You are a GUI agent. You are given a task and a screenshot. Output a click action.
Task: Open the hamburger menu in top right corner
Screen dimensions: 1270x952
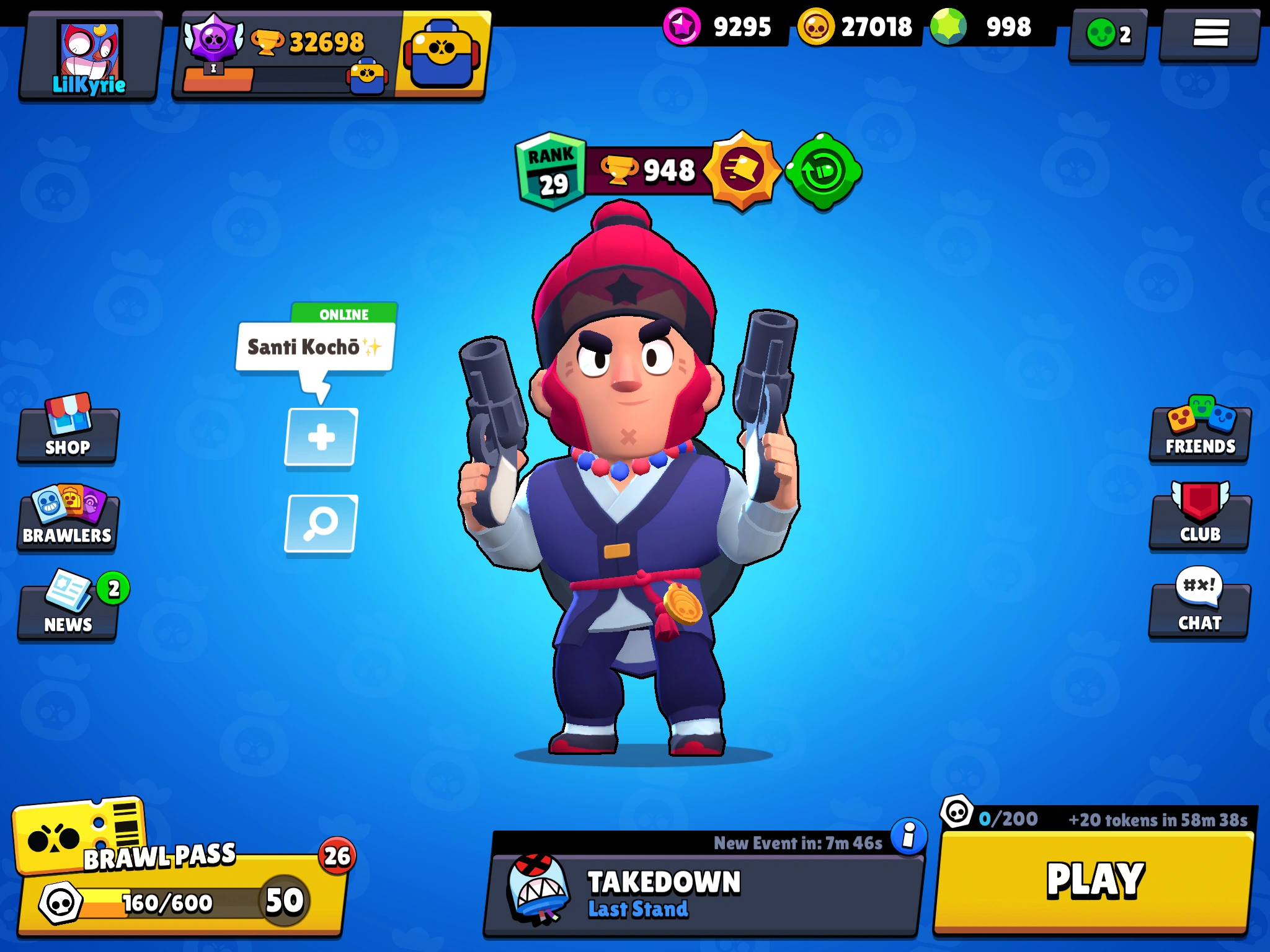coord(1210,35)
